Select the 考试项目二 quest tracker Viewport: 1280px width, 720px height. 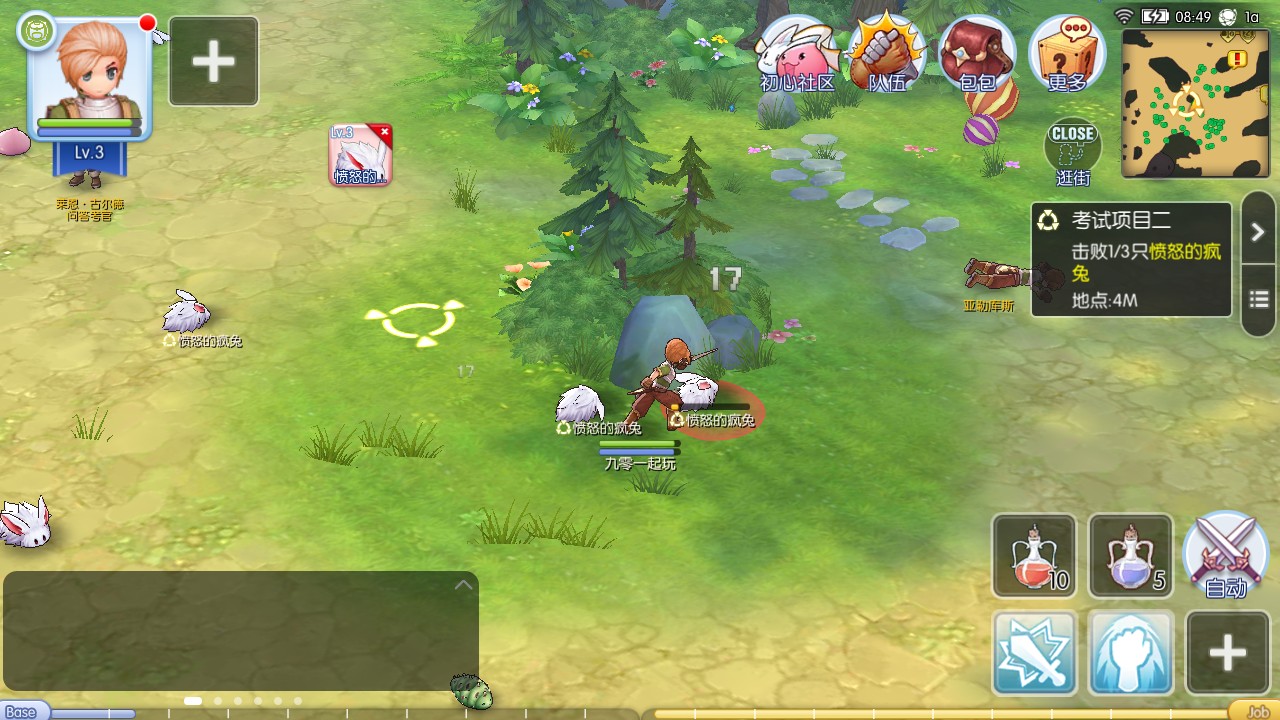[x=1131, y=260]
